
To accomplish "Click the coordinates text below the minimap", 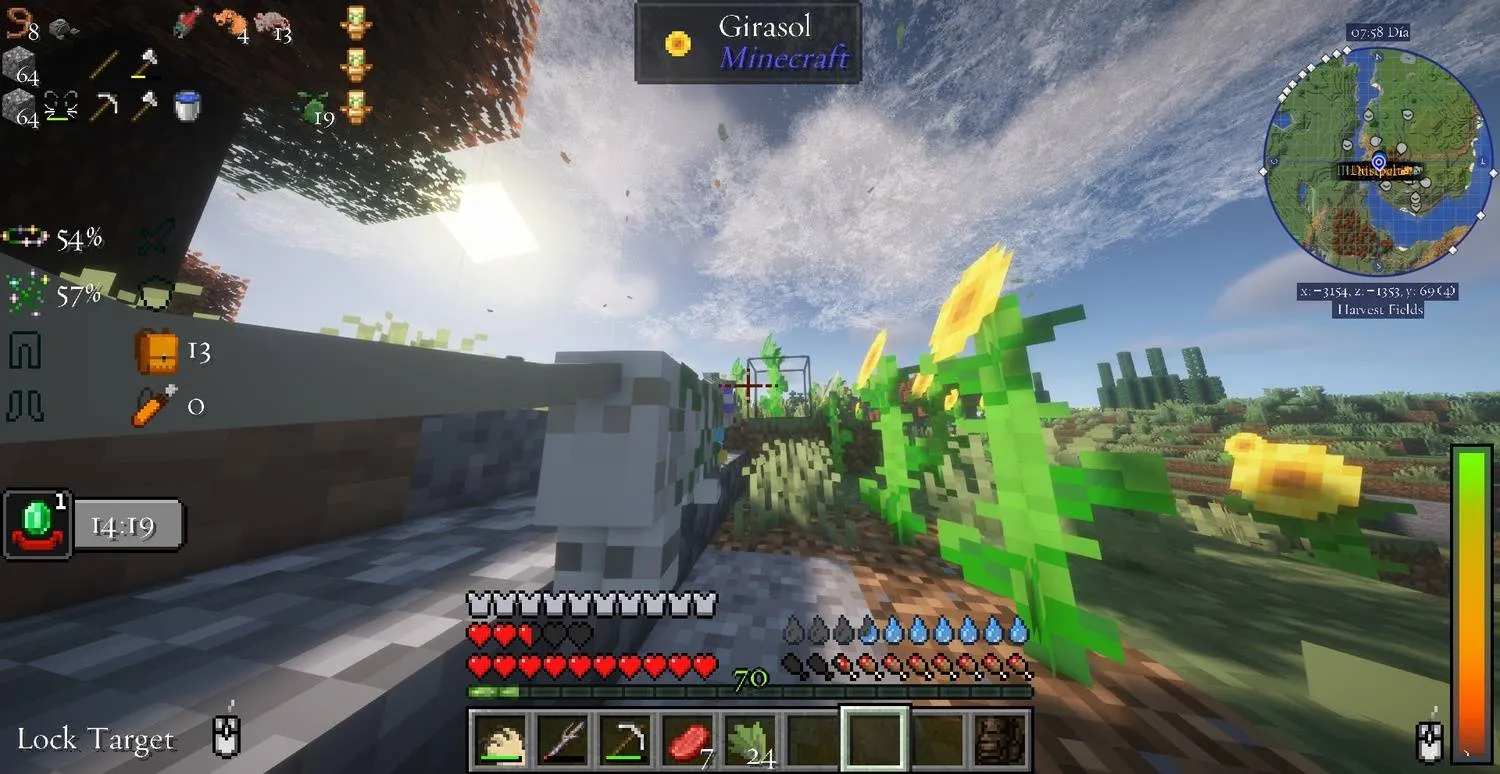I will pos(1378,290).
